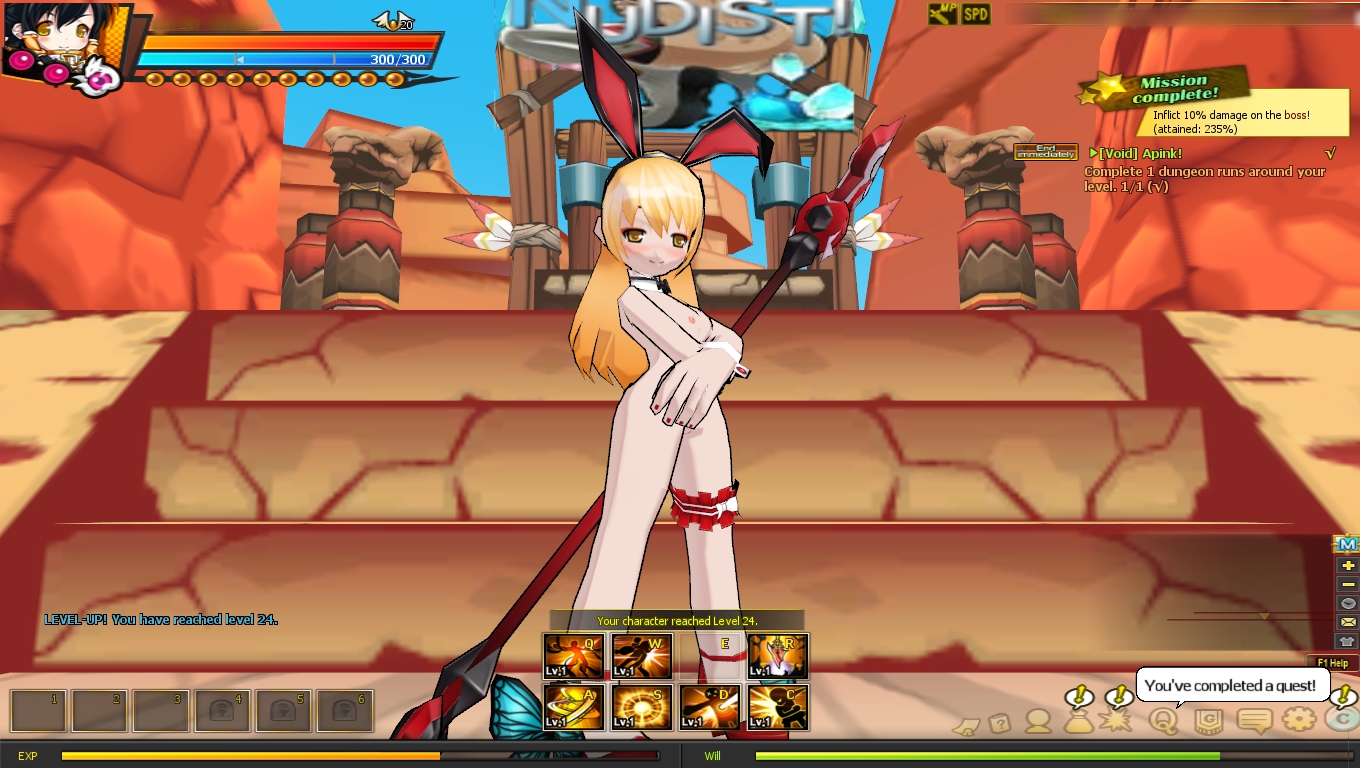Open the character profile silhouette icon
This screenshot has height=768, width=1360.
[1039, 720]
